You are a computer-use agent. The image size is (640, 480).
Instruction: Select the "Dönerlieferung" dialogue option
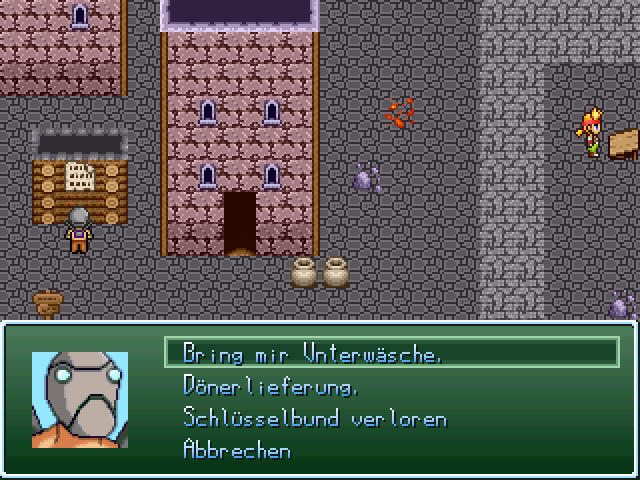coord(271,385)
